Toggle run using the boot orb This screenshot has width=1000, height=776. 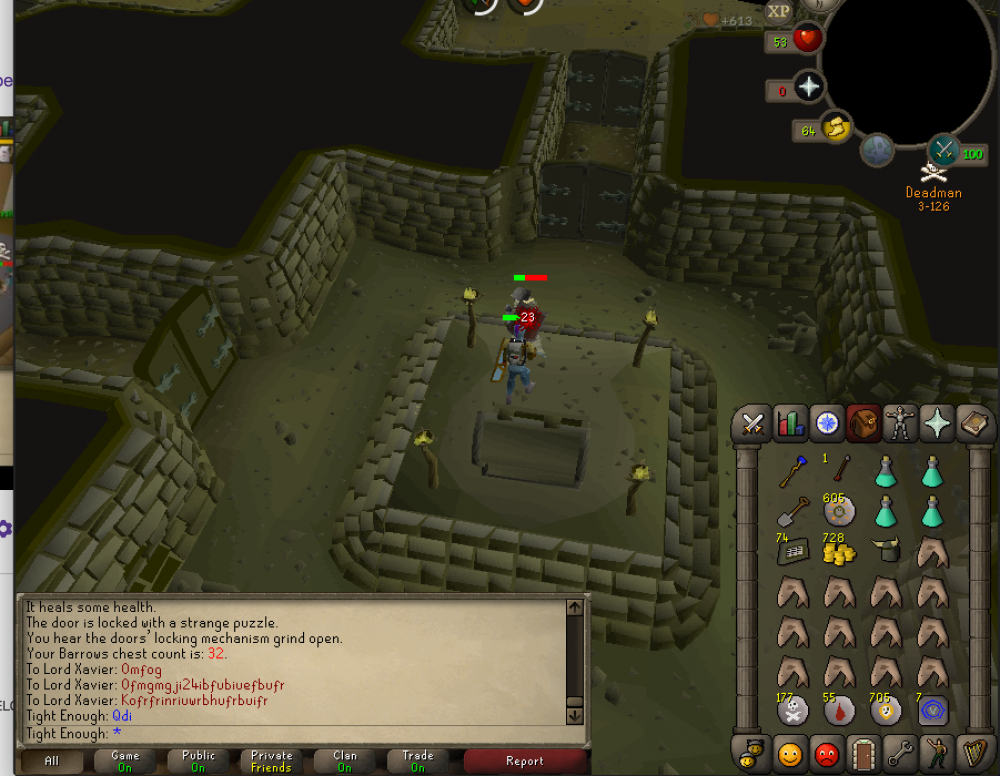(x=837, y=128)
